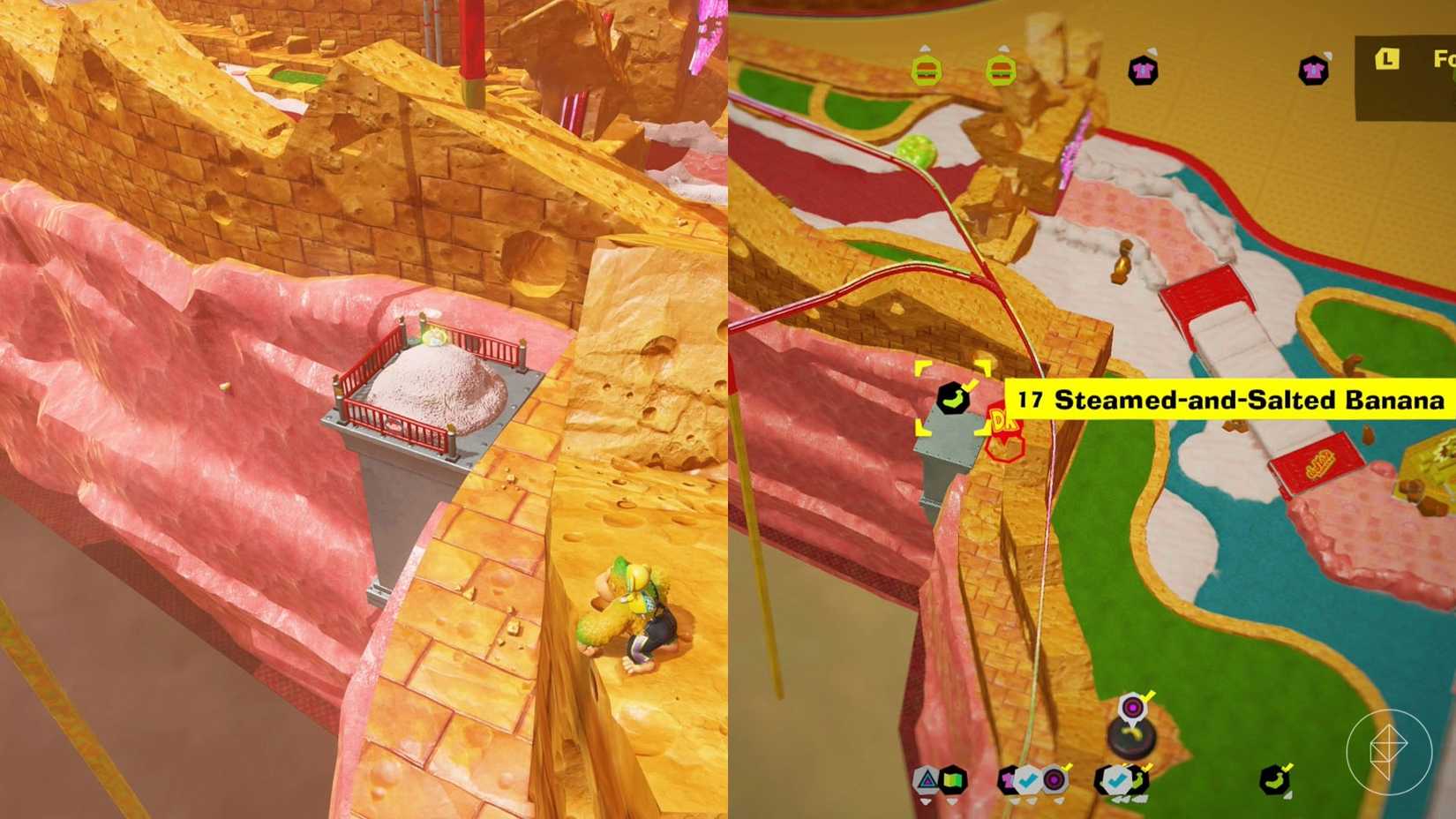Click the pink shirt clothing shop marker near center
Image resolution: width=1456 pixels, height=819 pixels.
pos(1141,71)
